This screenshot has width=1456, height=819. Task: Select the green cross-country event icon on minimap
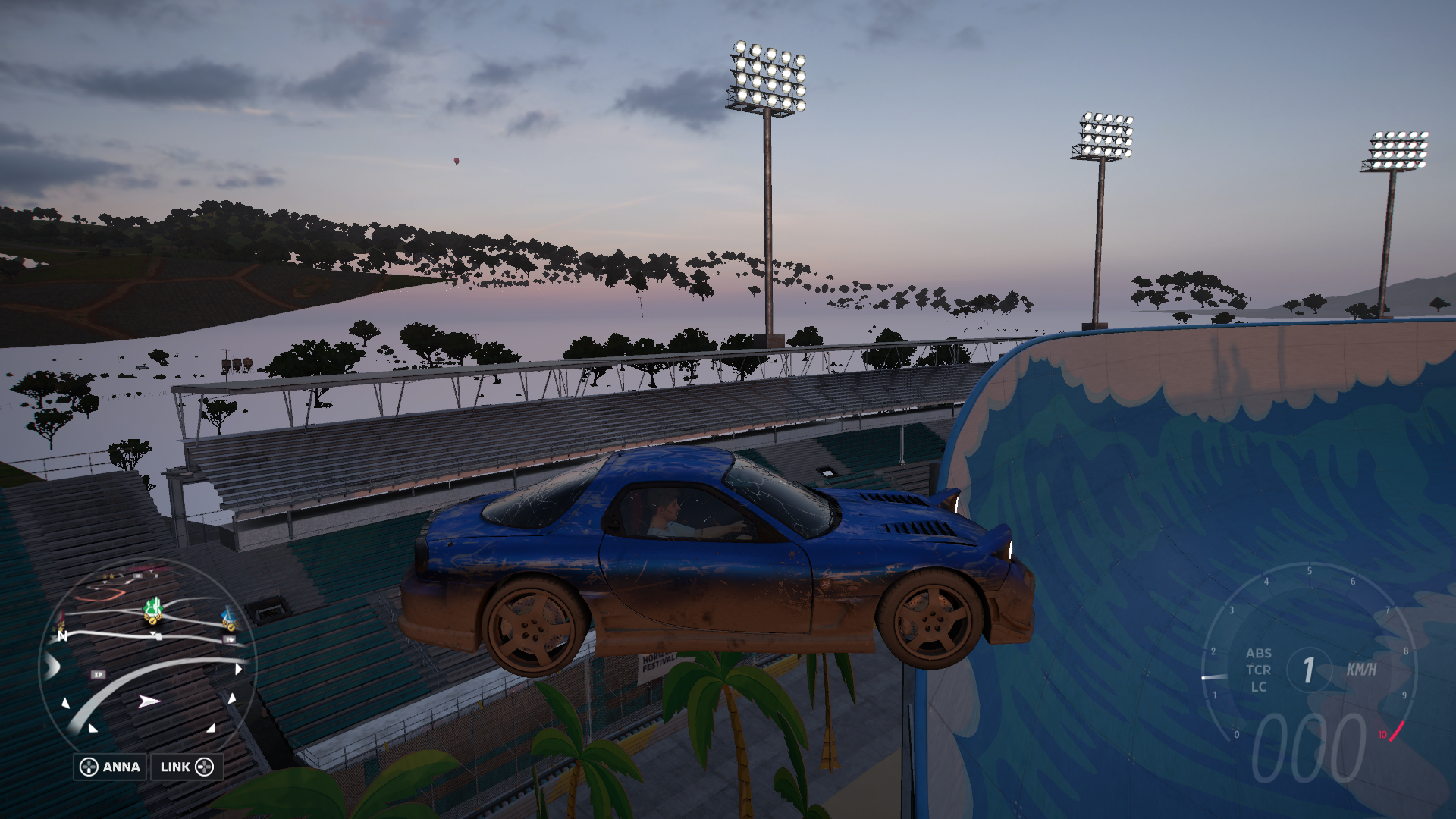[x=154, y=608]
